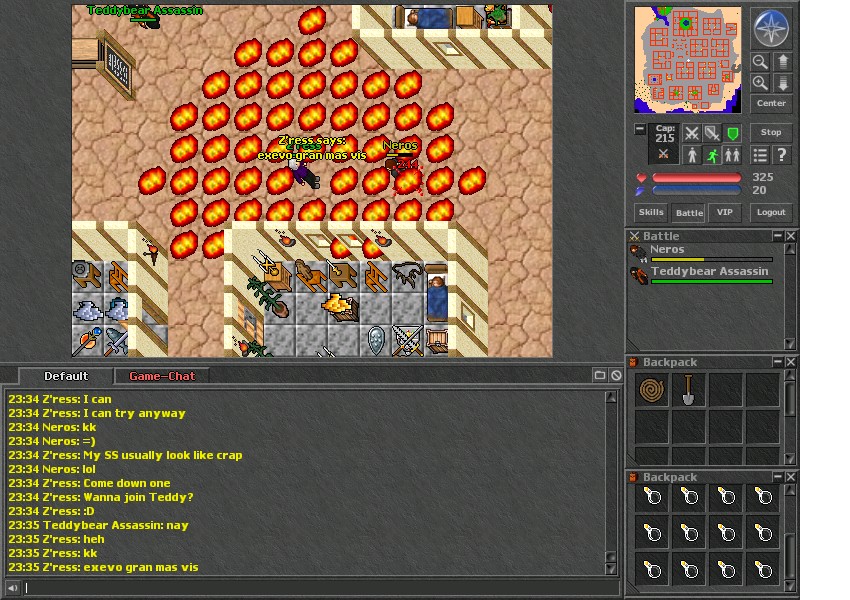
Task: Close the Battle window
Action: pos(791,236)
